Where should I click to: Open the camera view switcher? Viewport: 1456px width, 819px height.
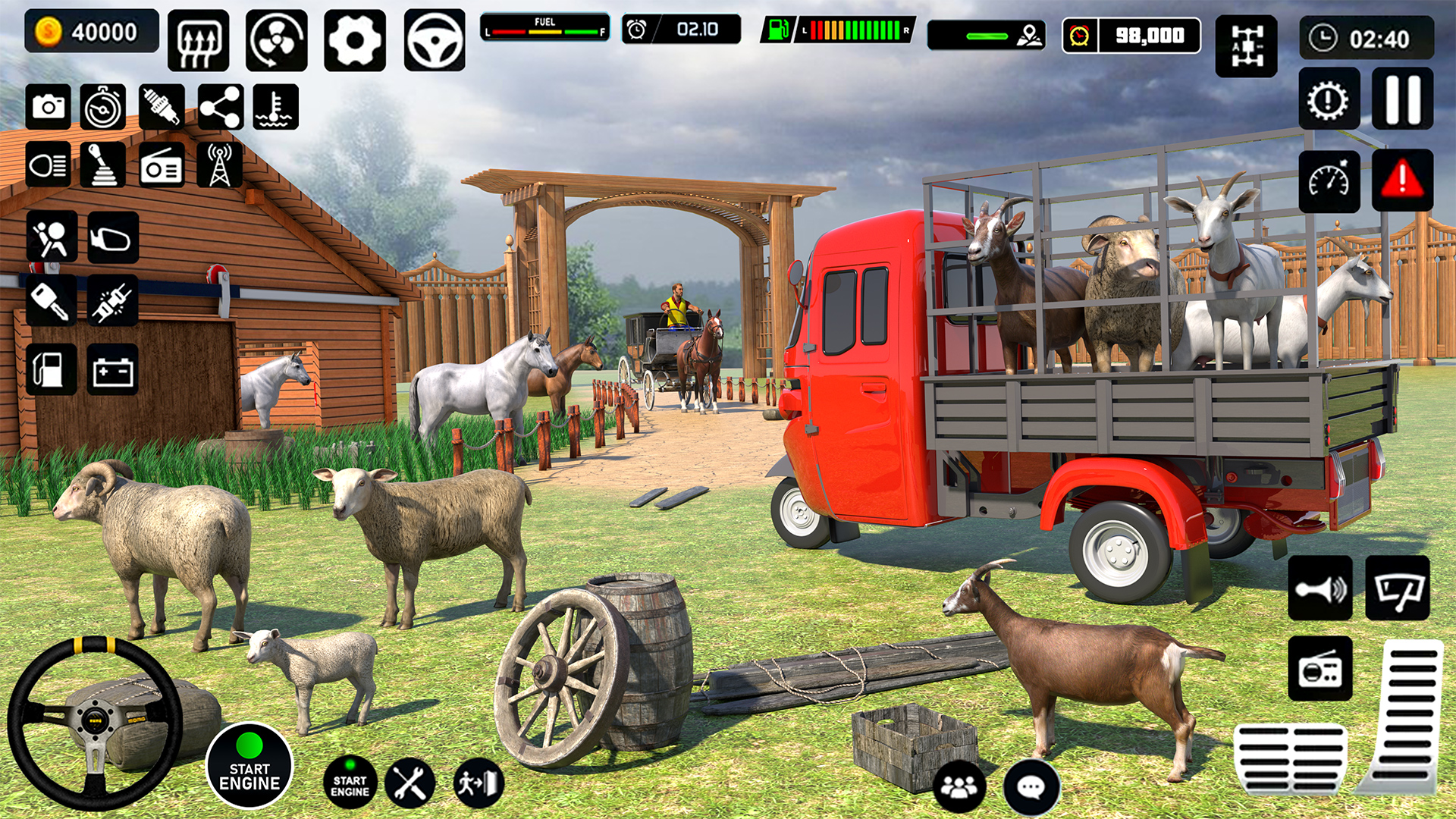(49, 105)
